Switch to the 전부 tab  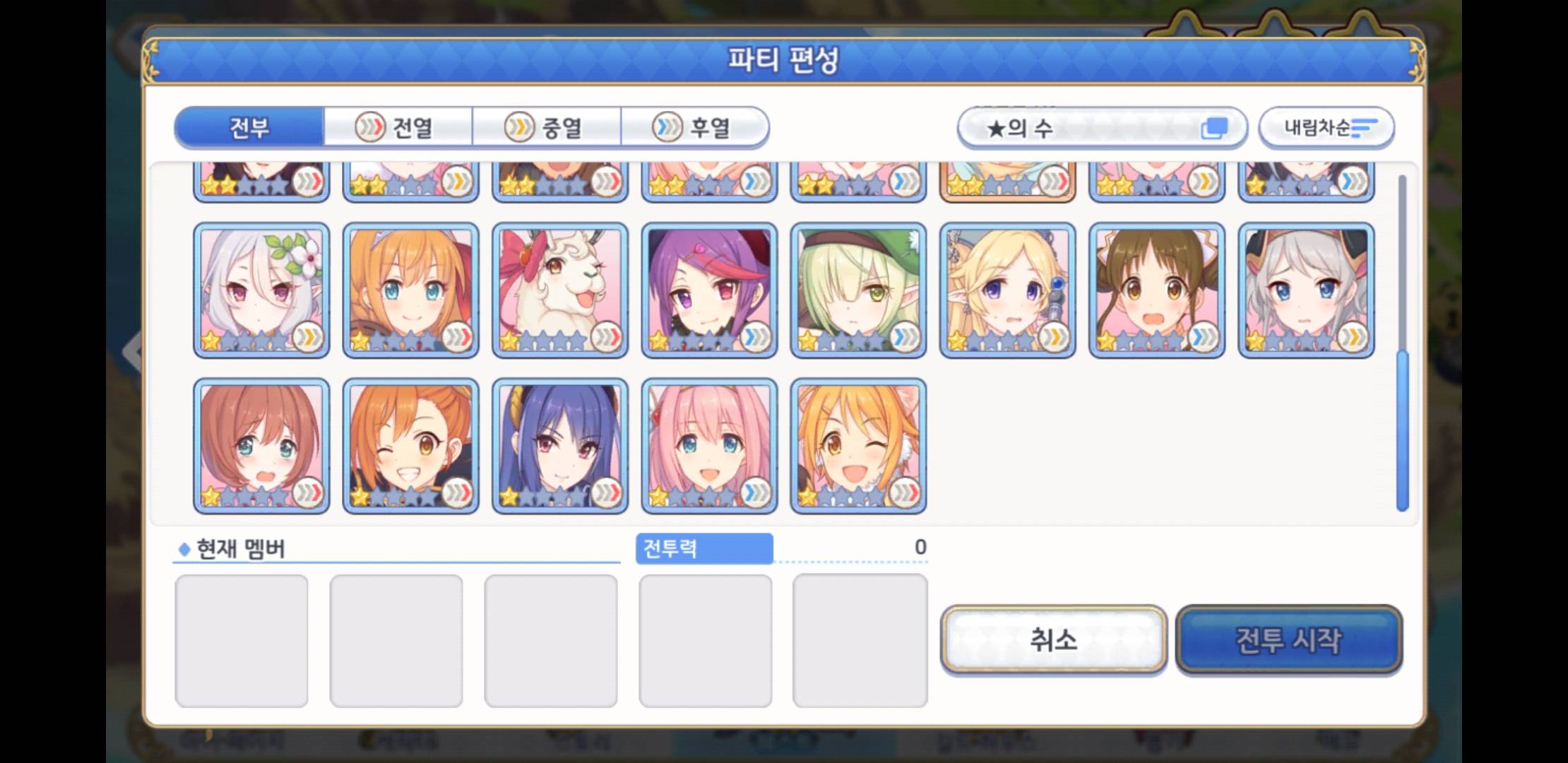pyautogui.click(x=249, y=128)
